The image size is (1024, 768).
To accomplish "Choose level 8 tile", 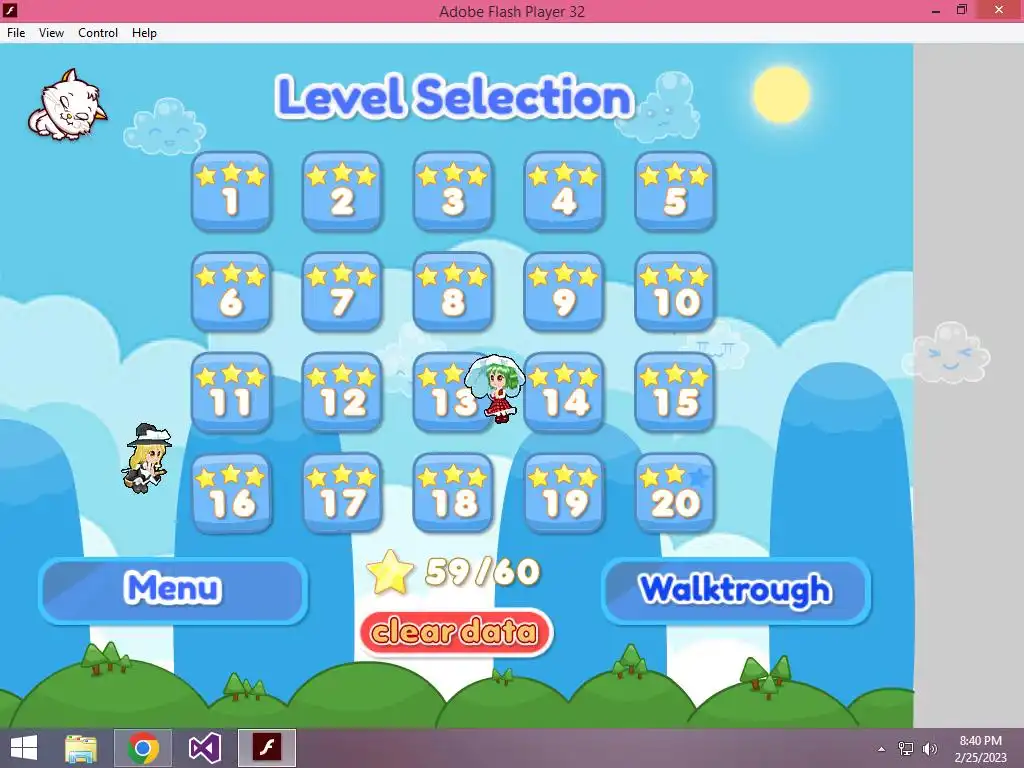I will coord(453,292).
